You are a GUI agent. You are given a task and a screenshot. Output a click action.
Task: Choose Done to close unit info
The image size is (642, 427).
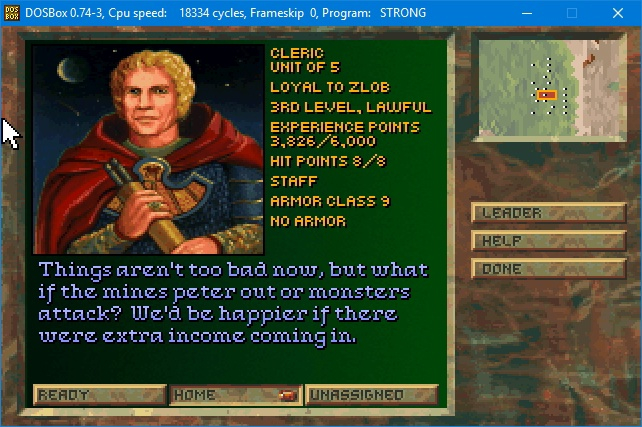pos(548,269)
